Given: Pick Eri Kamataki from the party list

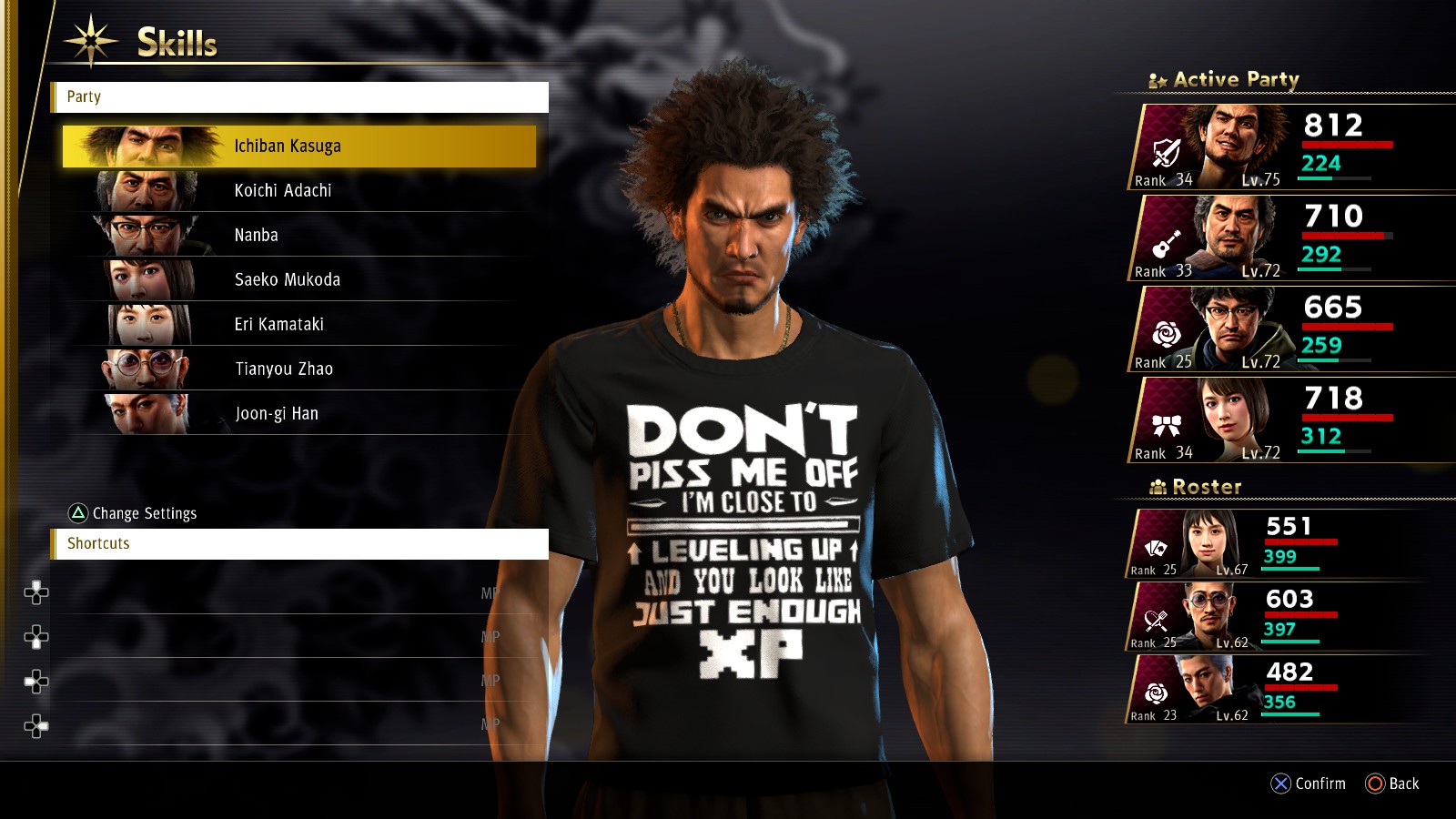Looking at the screenshot, I should click(298, 325).
